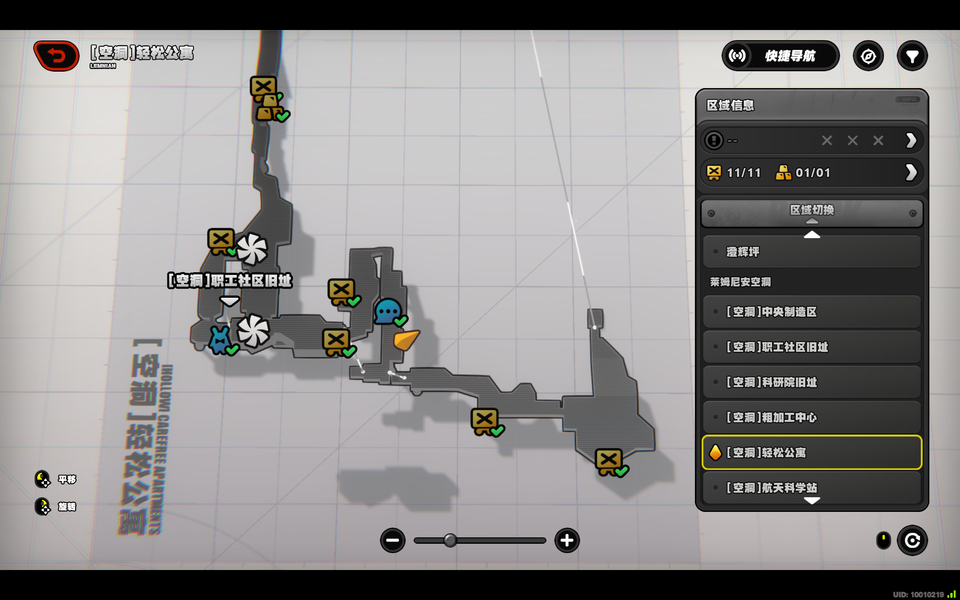
Task: Click the map zoom slider handle
Action: tap(450, 540)
